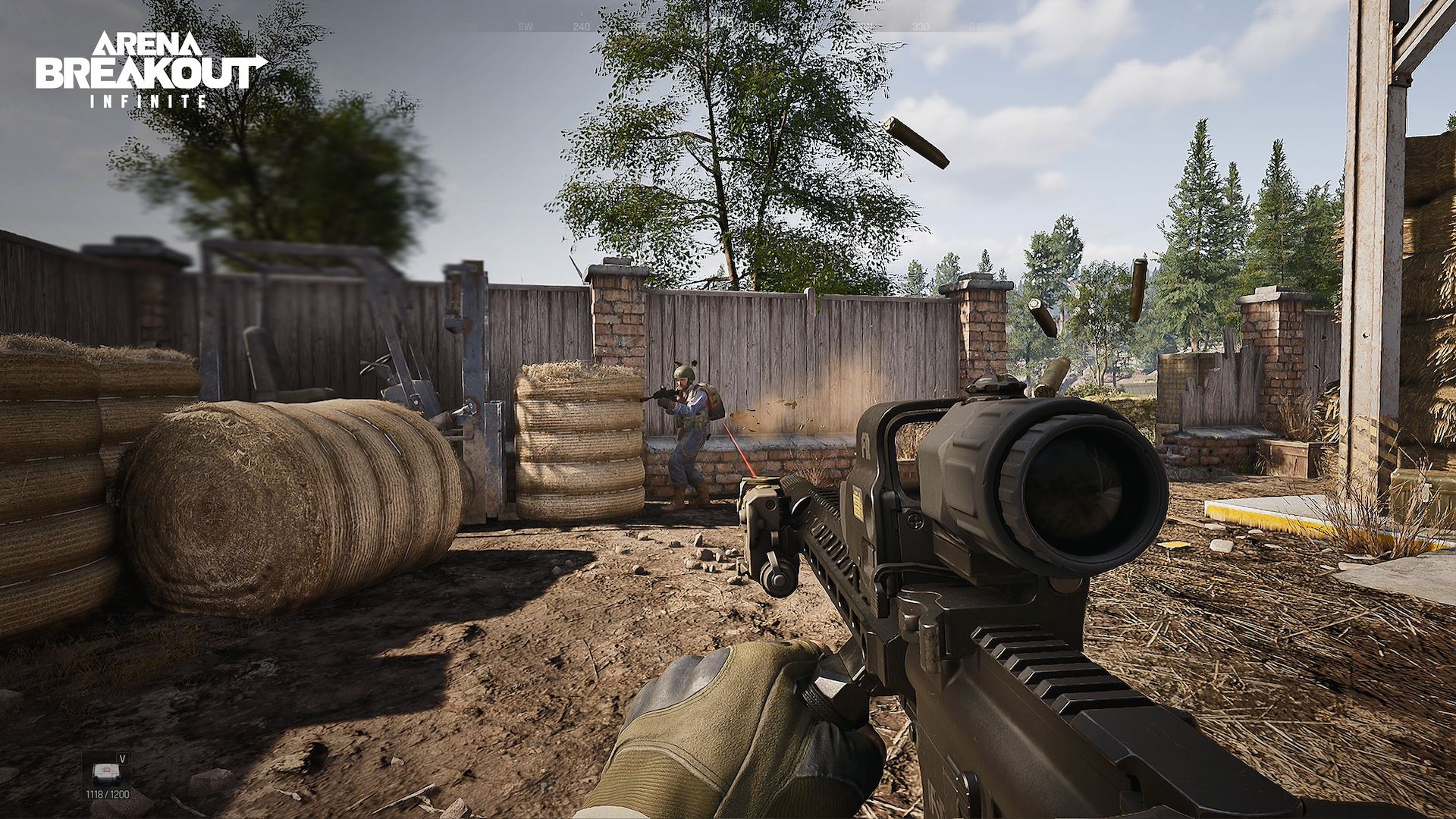Click the 210 compass bearing number
This screenshot has height=819, width=1456.
(469, 27)
